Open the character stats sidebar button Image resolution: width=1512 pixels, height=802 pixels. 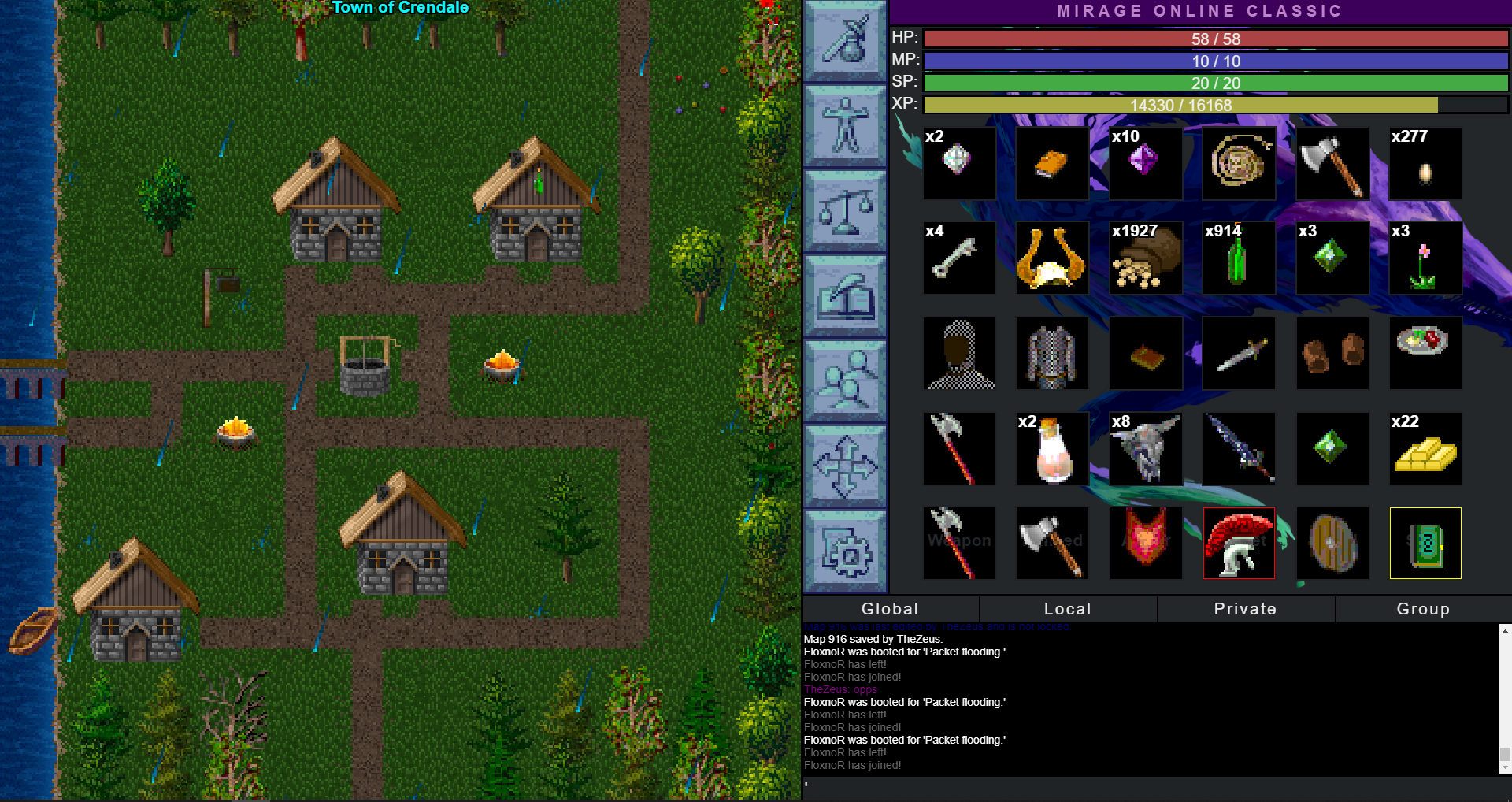tap(845, 125)
